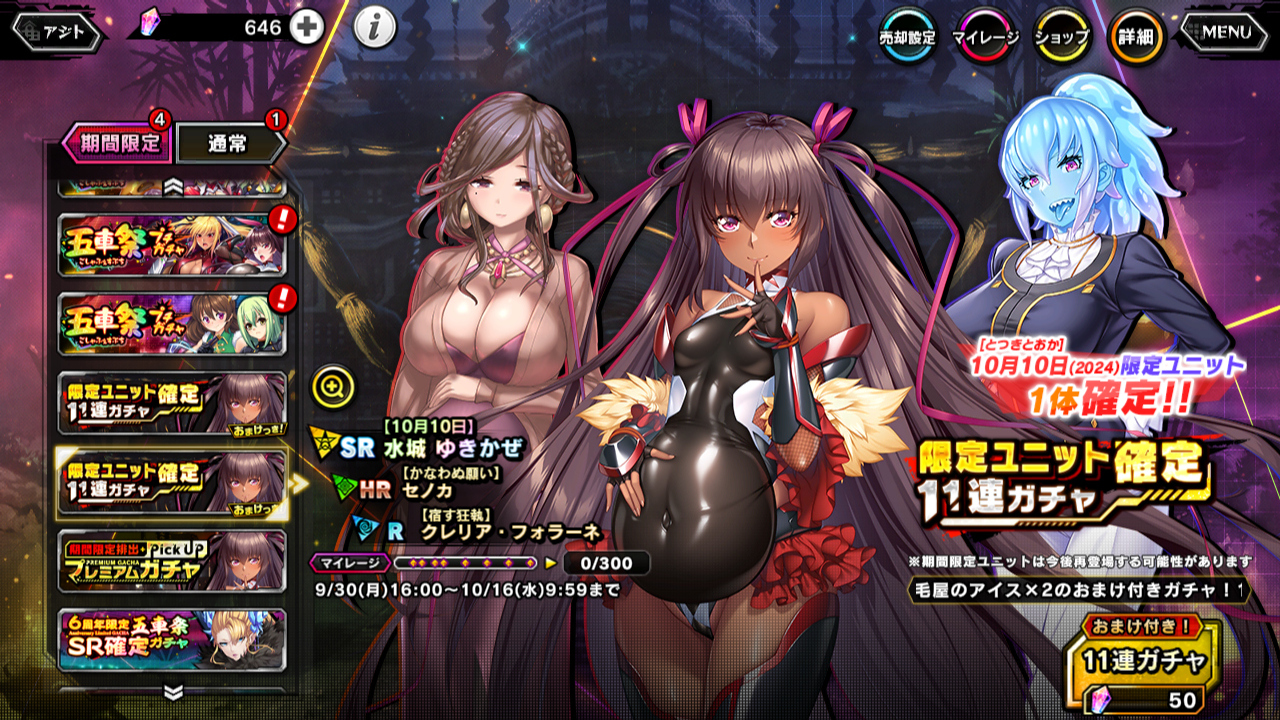Select the 五車祭 banner with the green-haired girl

click(172, 323)
